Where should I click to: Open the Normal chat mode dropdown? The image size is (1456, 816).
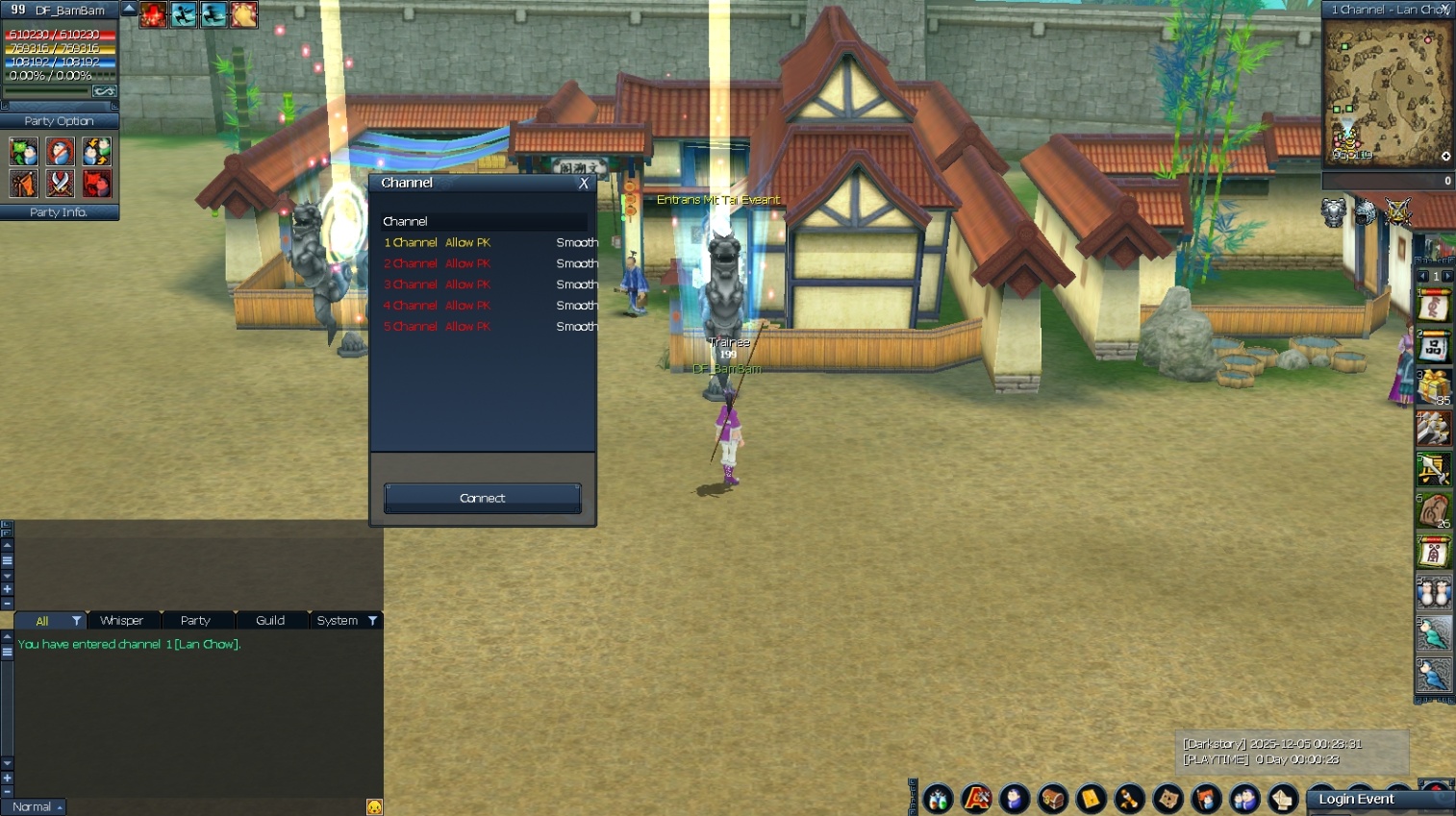[34, 807]
